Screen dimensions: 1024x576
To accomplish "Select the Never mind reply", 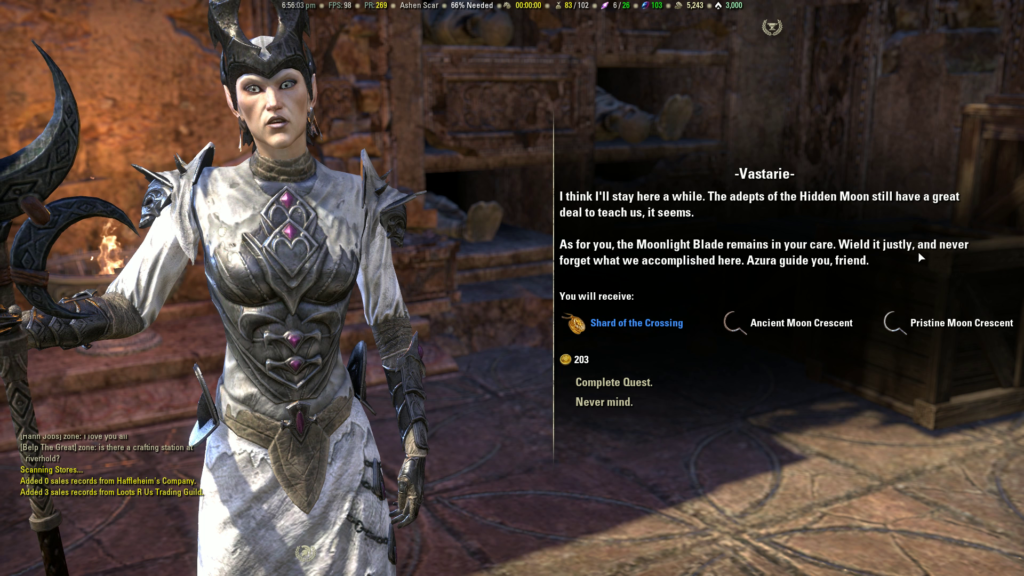I will tap(603, 402).
